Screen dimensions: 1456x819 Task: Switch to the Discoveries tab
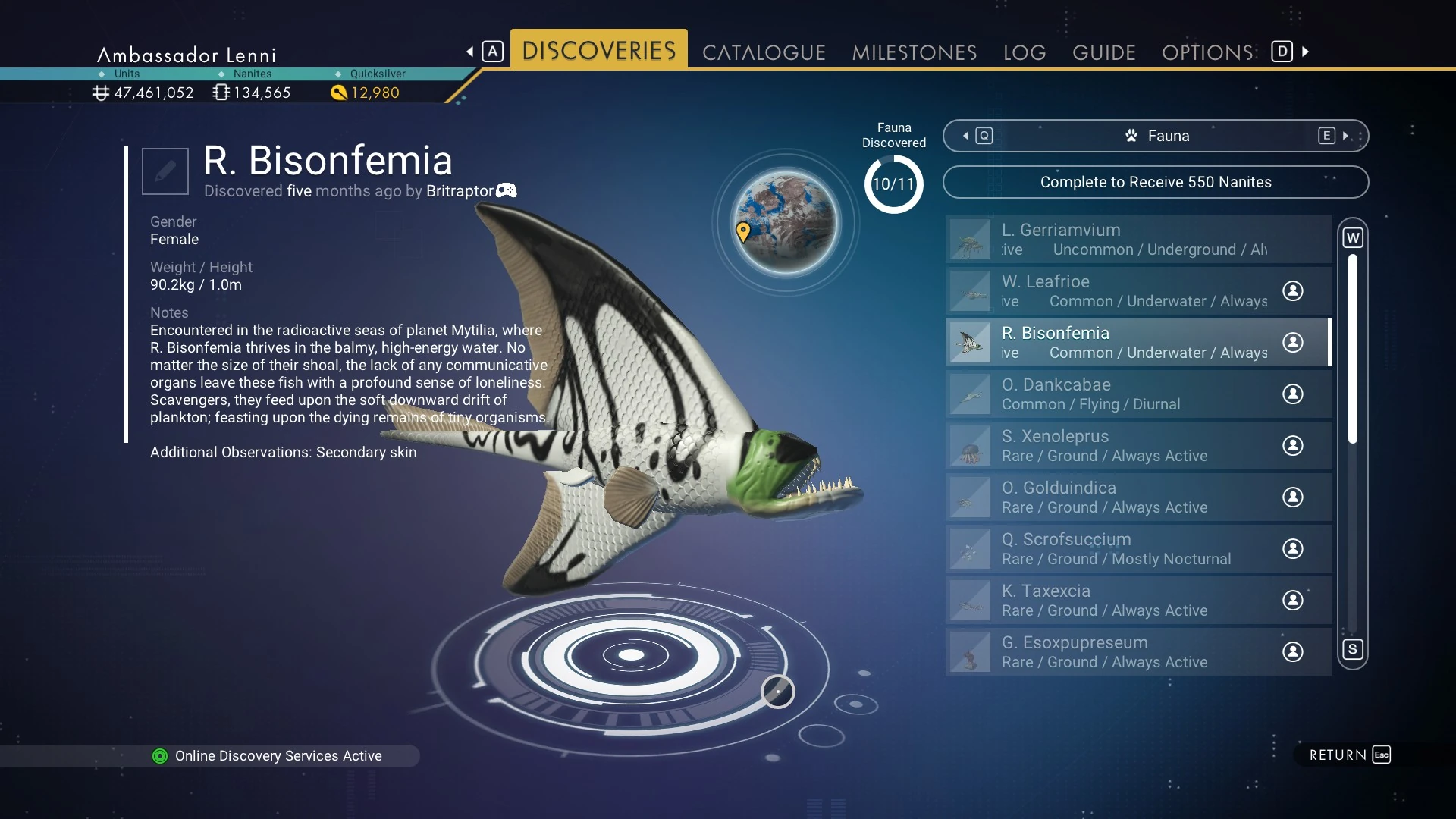tap(598, 51)
